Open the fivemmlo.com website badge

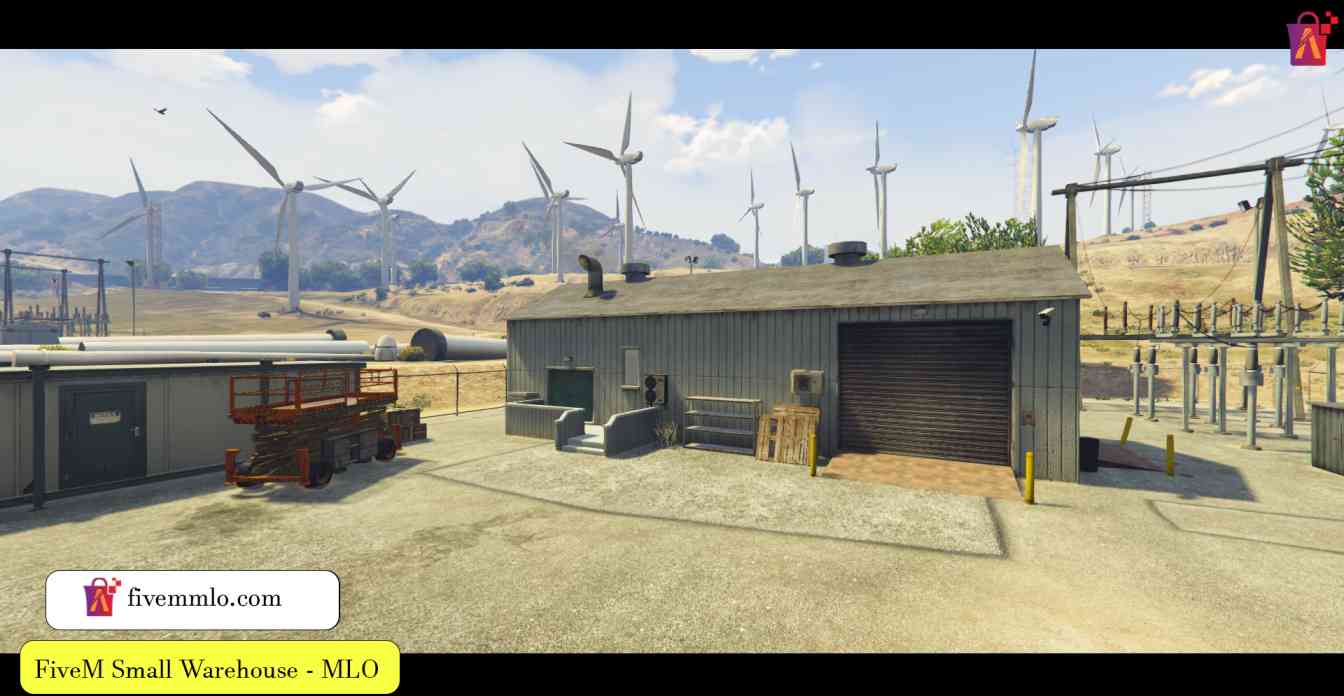(192, 599)
